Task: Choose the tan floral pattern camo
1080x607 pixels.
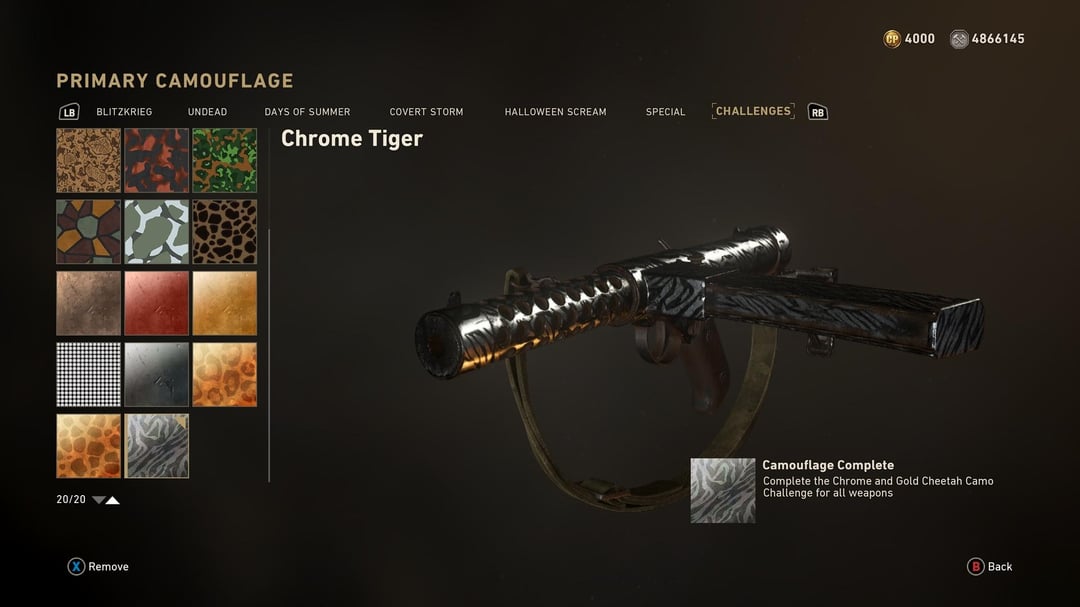Action: (88, 160)
